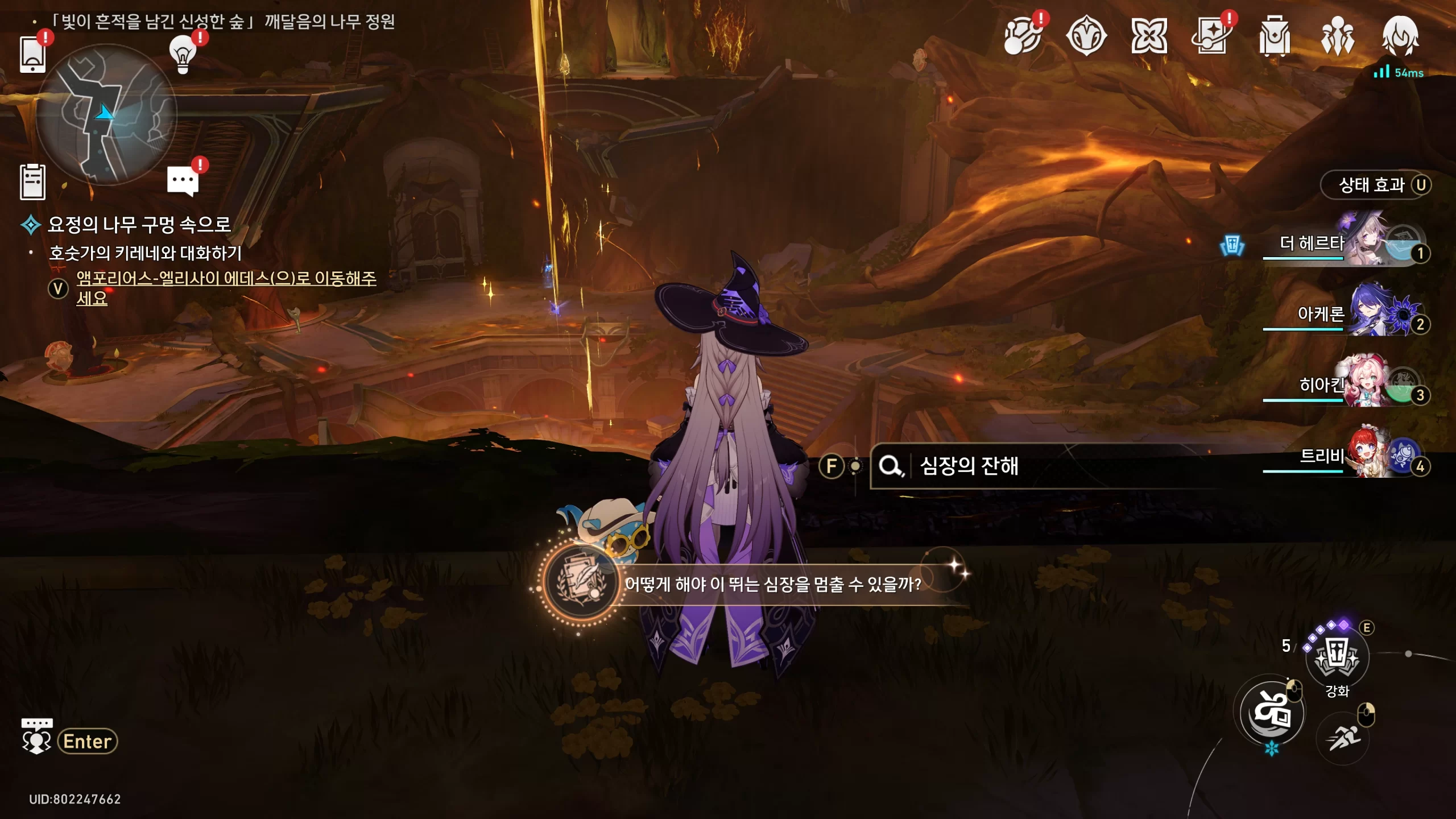1456x819 pixels.
Task: Open the backpack inventory icon
Action: [x=1274, y=37]
